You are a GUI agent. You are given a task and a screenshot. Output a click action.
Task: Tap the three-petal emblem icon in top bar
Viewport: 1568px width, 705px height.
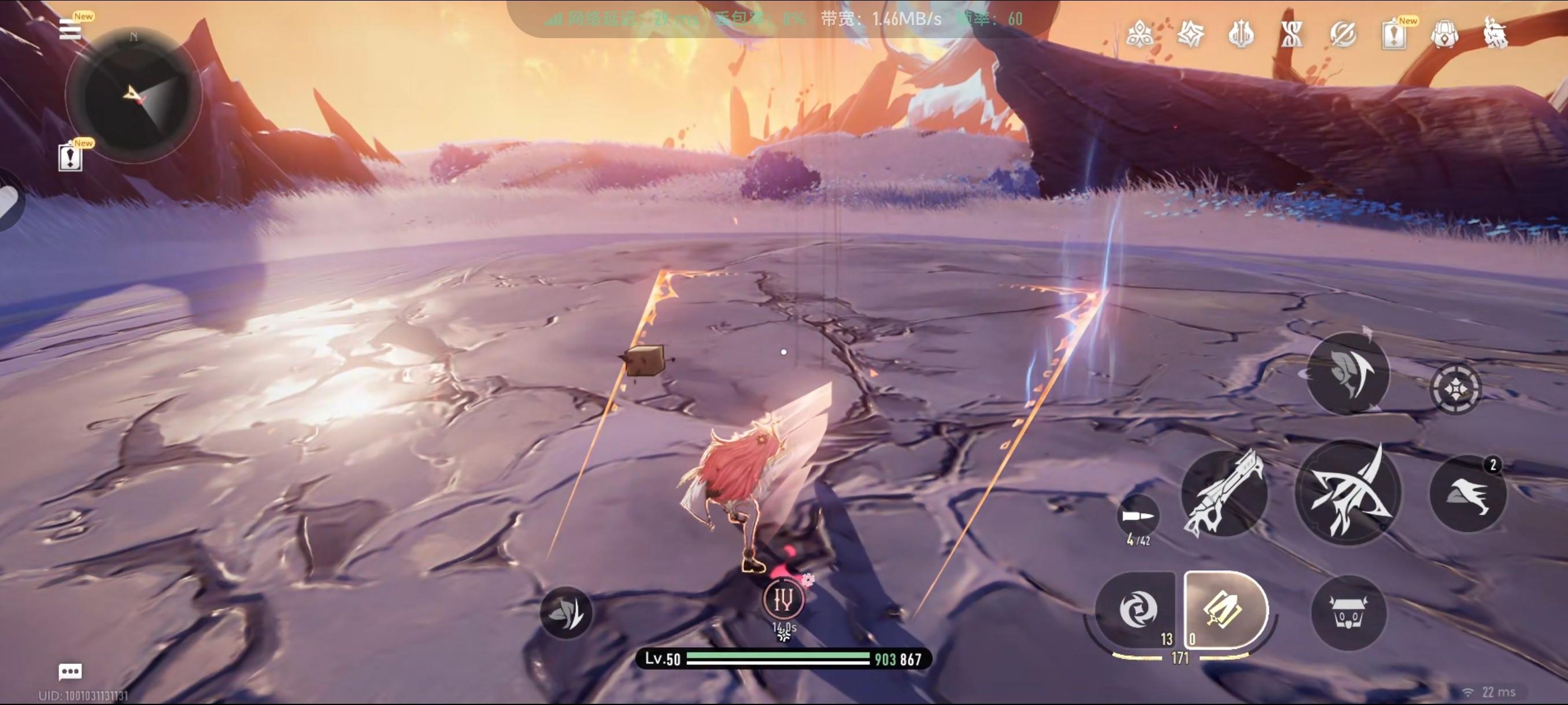1139,34
